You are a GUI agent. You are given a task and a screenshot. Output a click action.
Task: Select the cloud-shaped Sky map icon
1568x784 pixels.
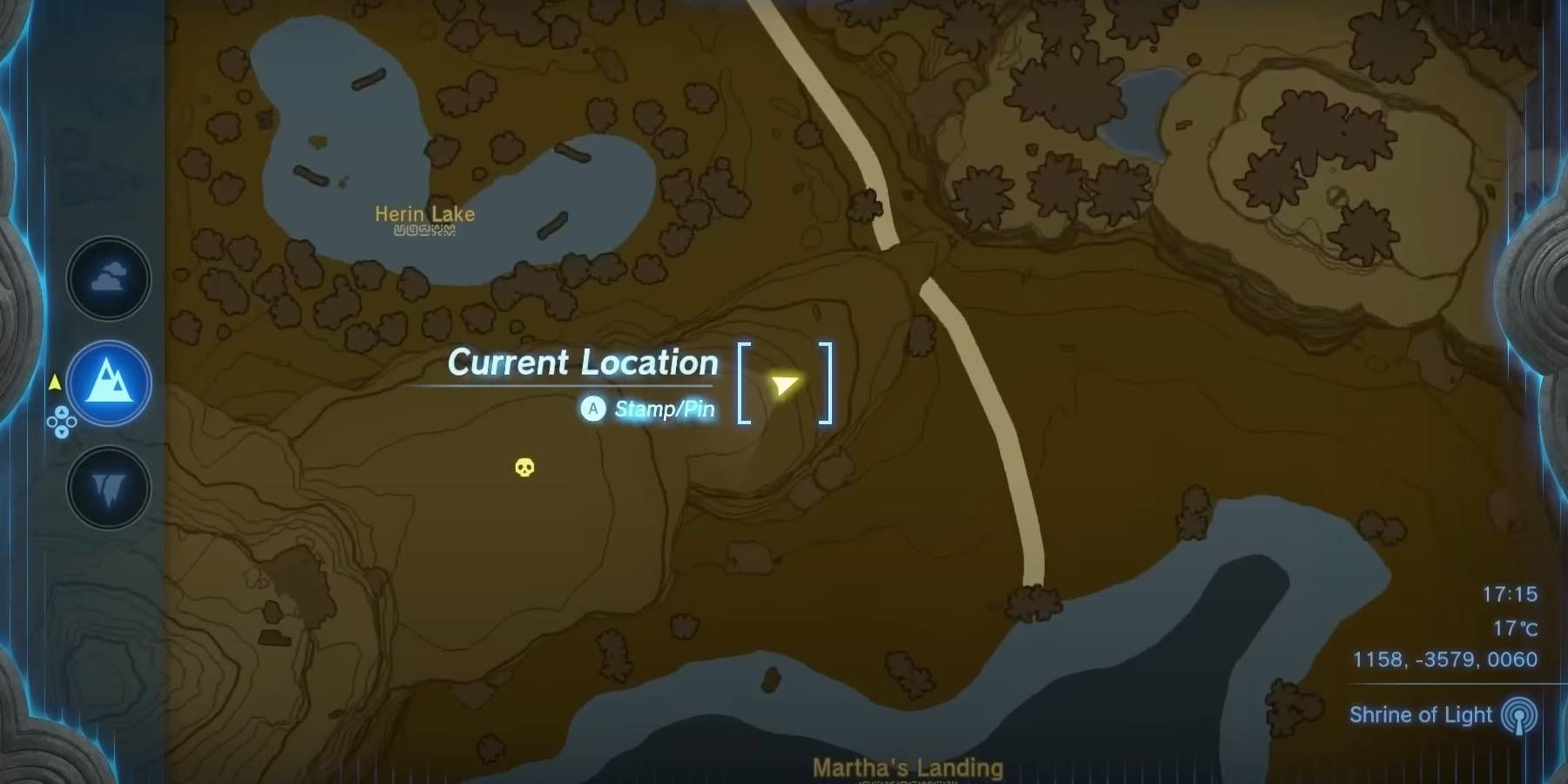(x=107, y=279)
